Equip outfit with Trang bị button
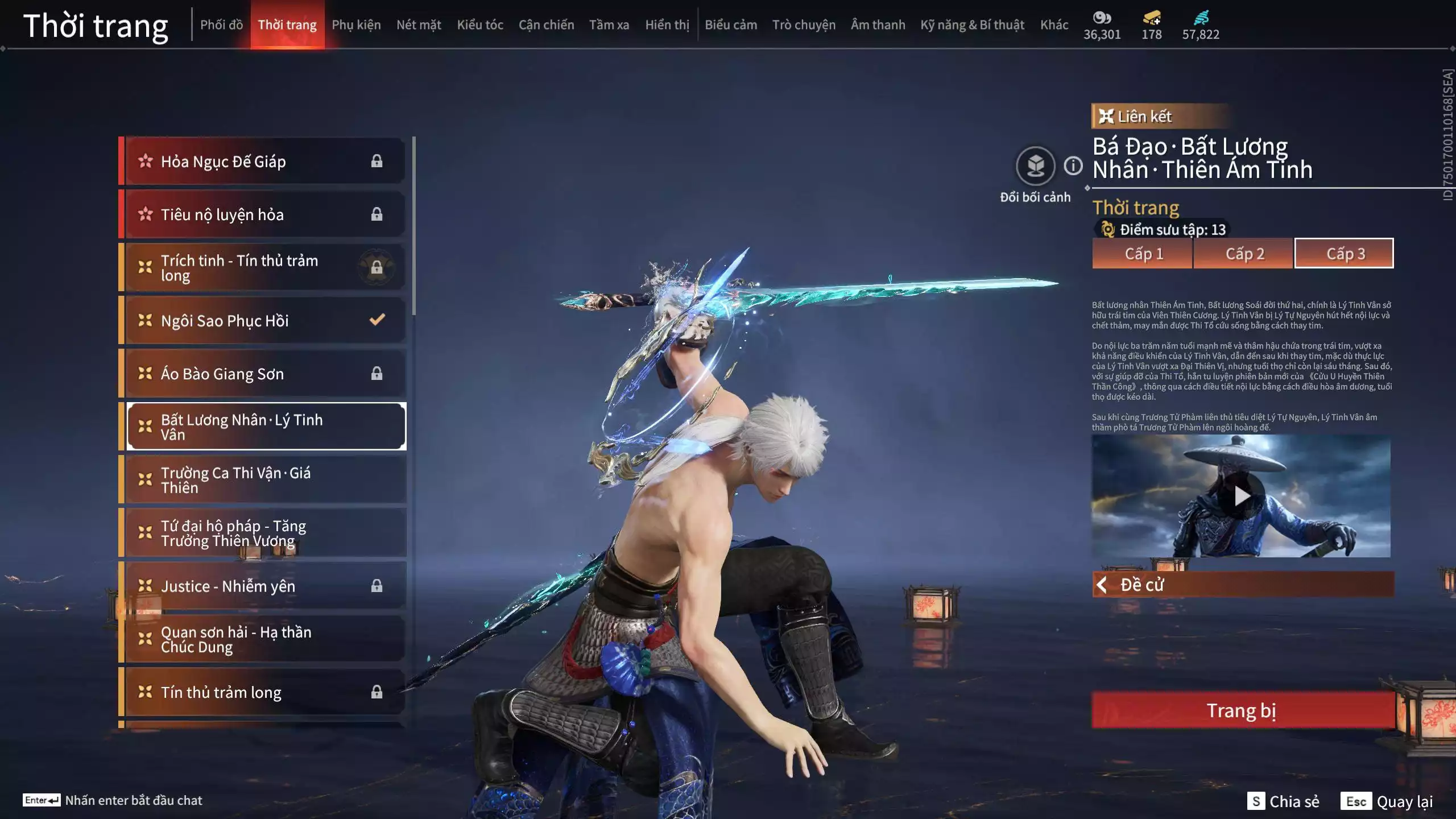 pos(1242,710)
